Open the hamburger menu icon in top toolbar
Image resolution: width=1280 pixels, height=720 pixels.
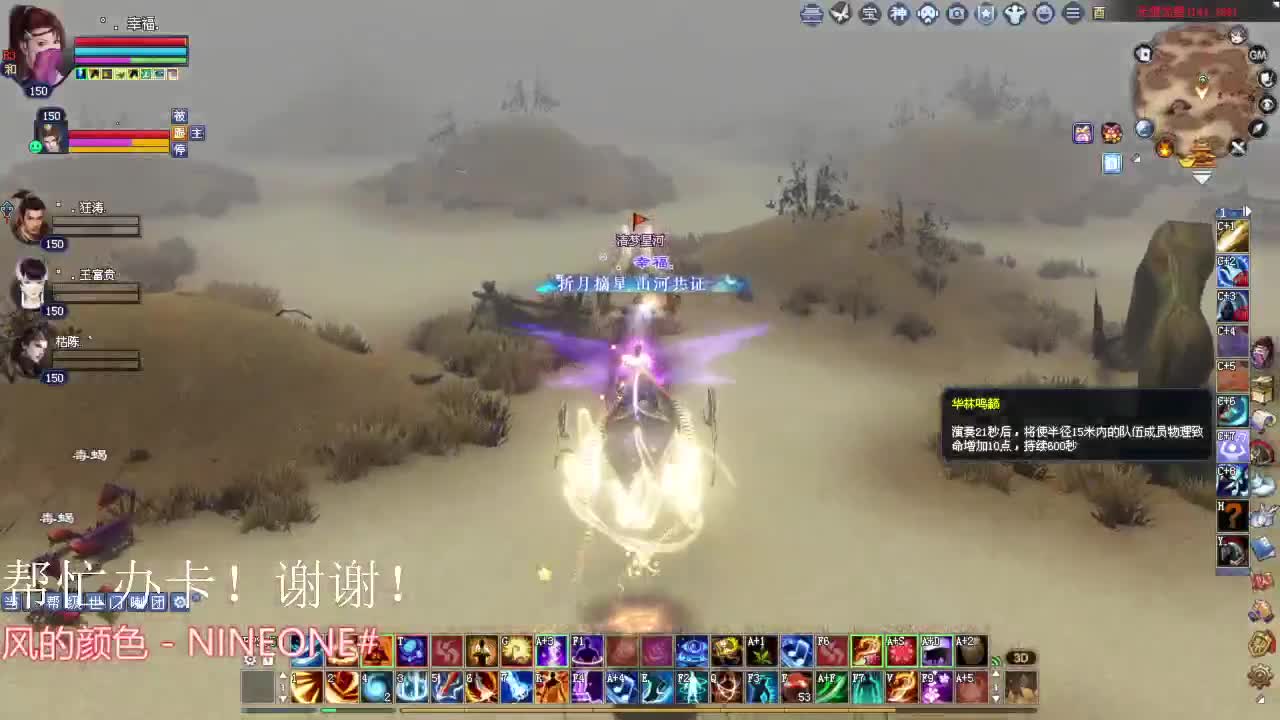tap(1073, 15)
